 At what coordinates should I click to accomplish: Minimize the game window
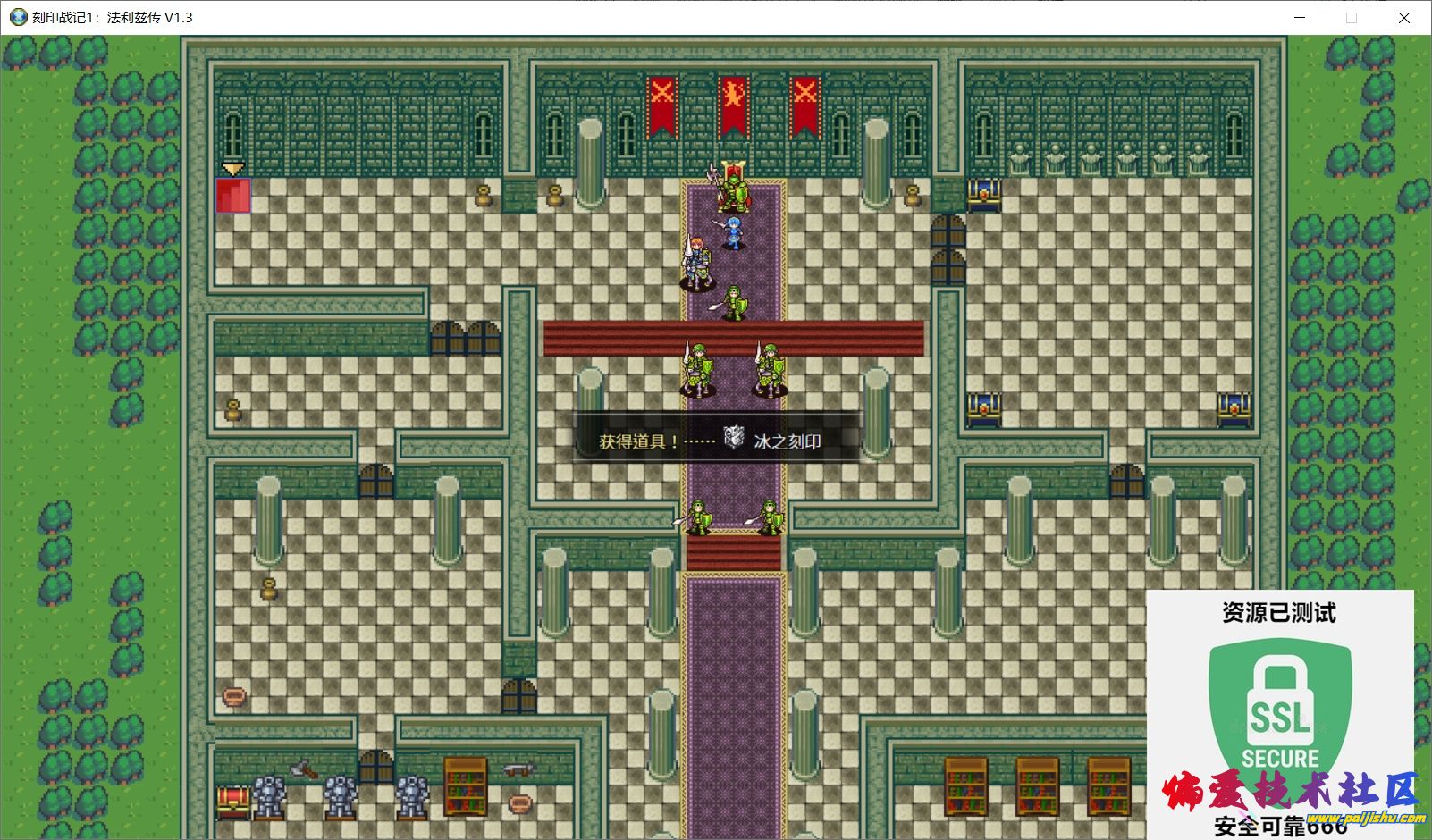1300,18
